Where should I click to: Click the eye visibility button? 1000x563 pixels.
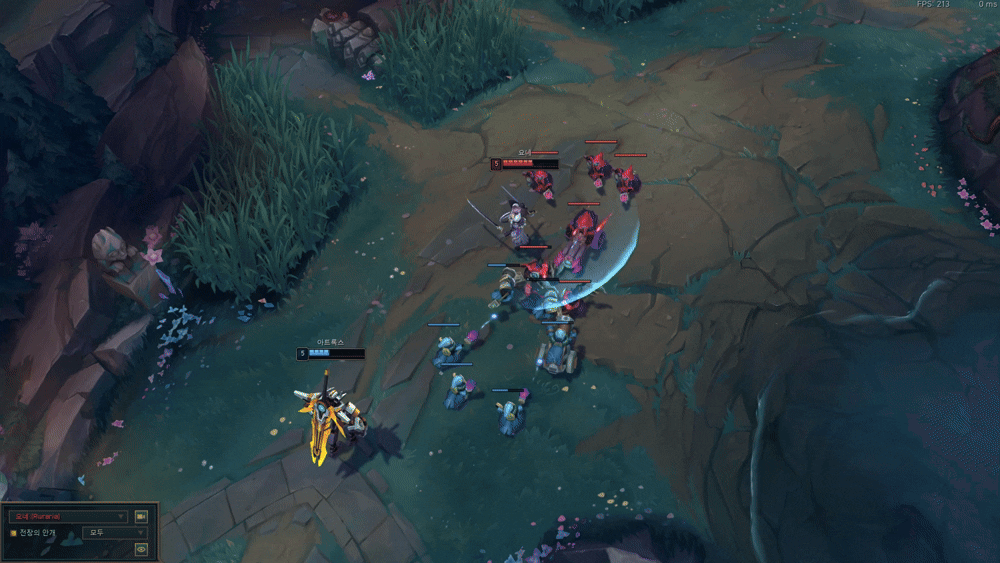(141, 549)
